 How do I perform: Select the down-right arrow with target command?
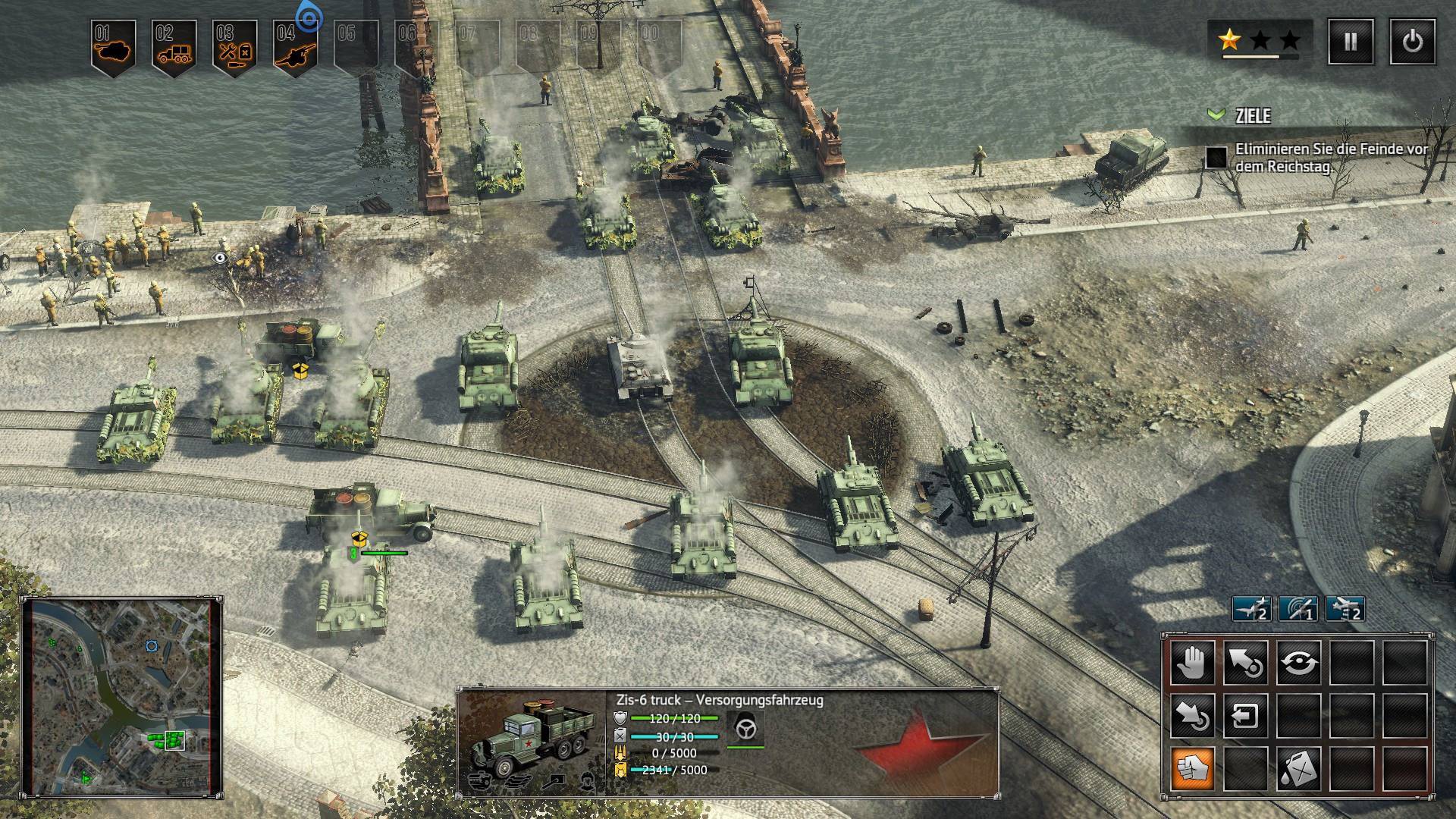pos(1193,715)
